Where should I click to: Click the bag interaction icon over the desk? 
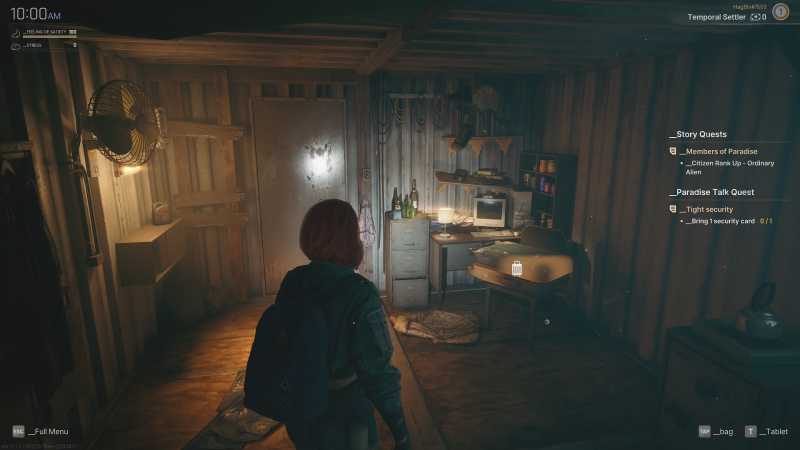click(517, 268)
